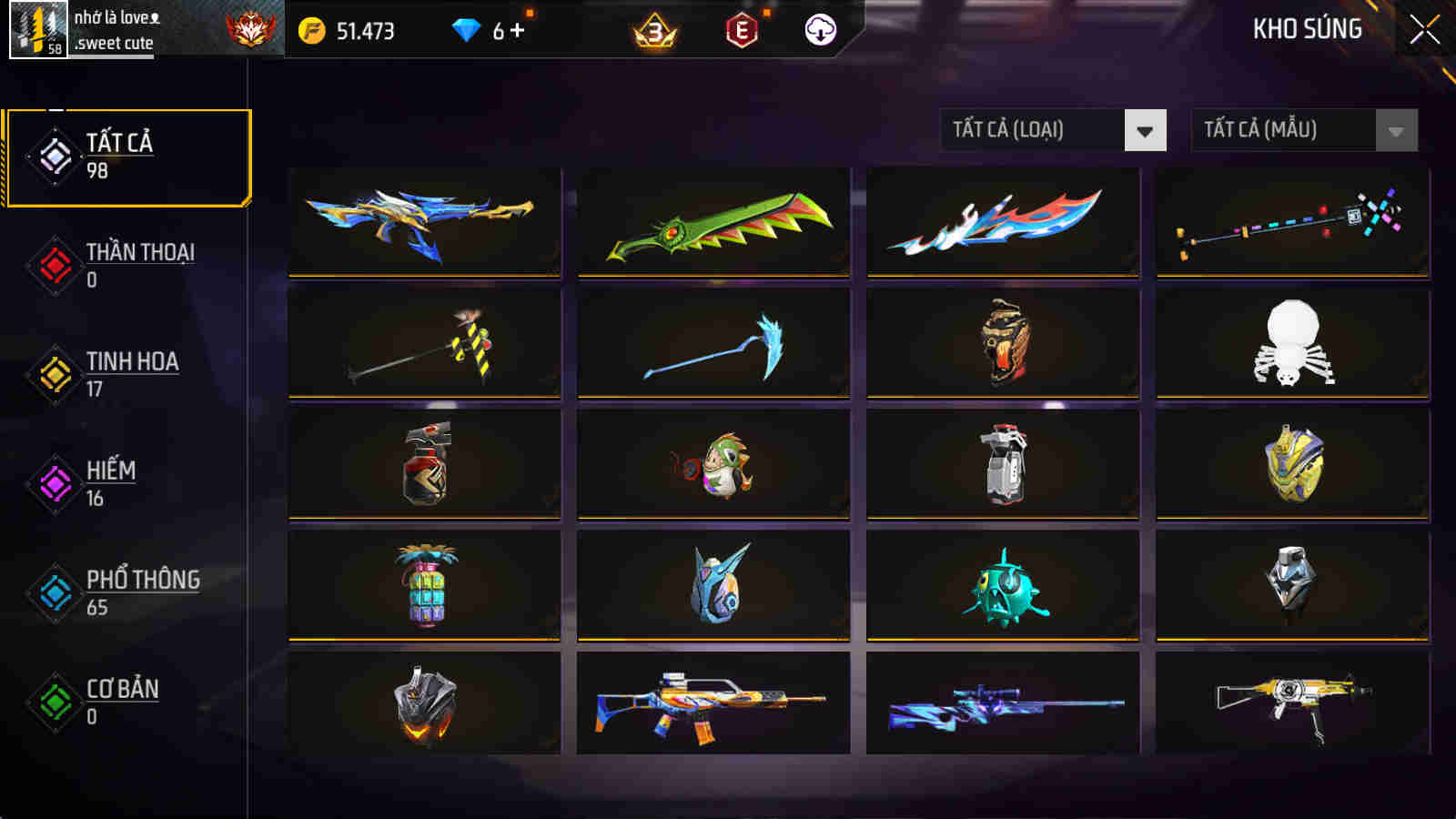This screenshot has width=1456, height=819.
Task: Select the blue sniper rifle skin
Action: 999,710
